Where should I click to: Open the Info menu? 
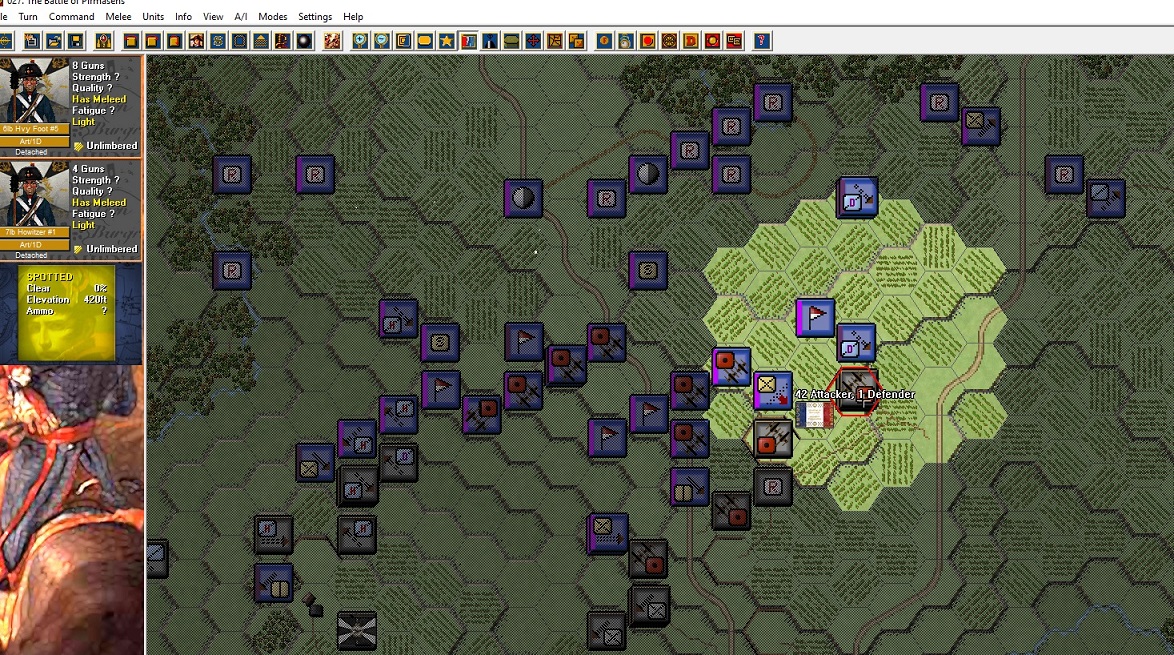point(183,17)
